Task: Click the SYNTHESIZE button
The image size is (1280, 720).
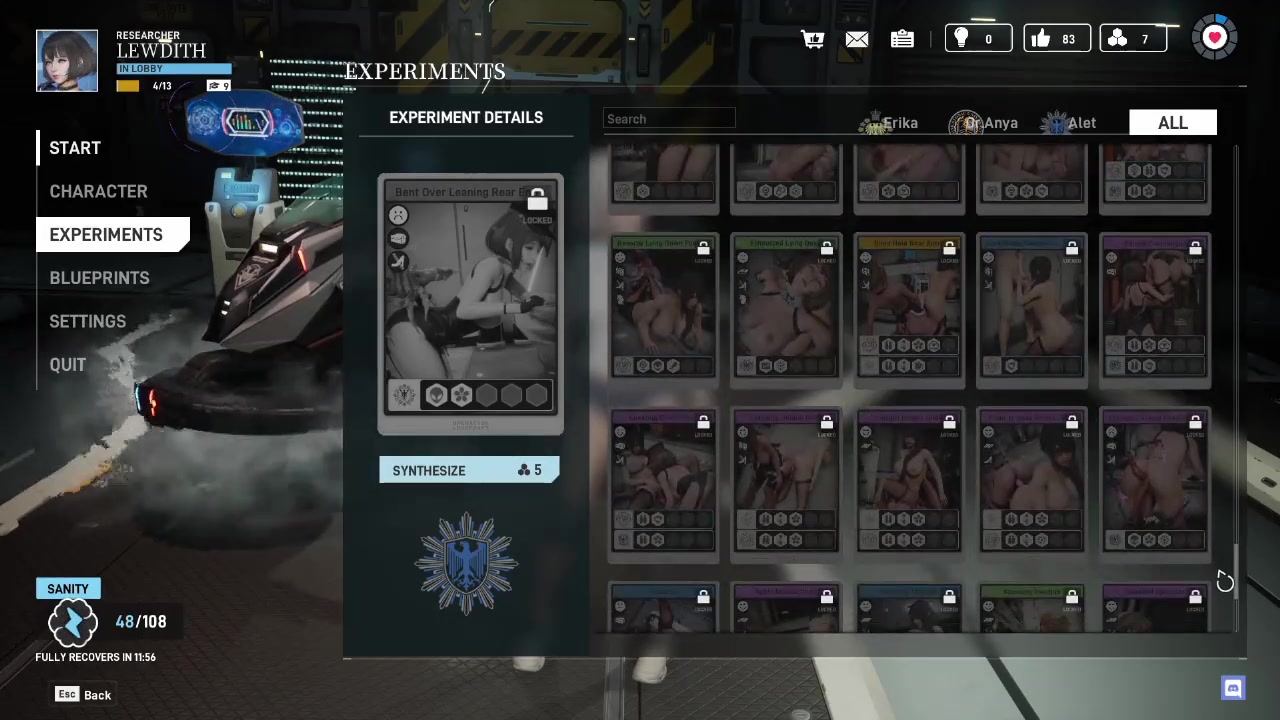Action: (x=468, y=470)
